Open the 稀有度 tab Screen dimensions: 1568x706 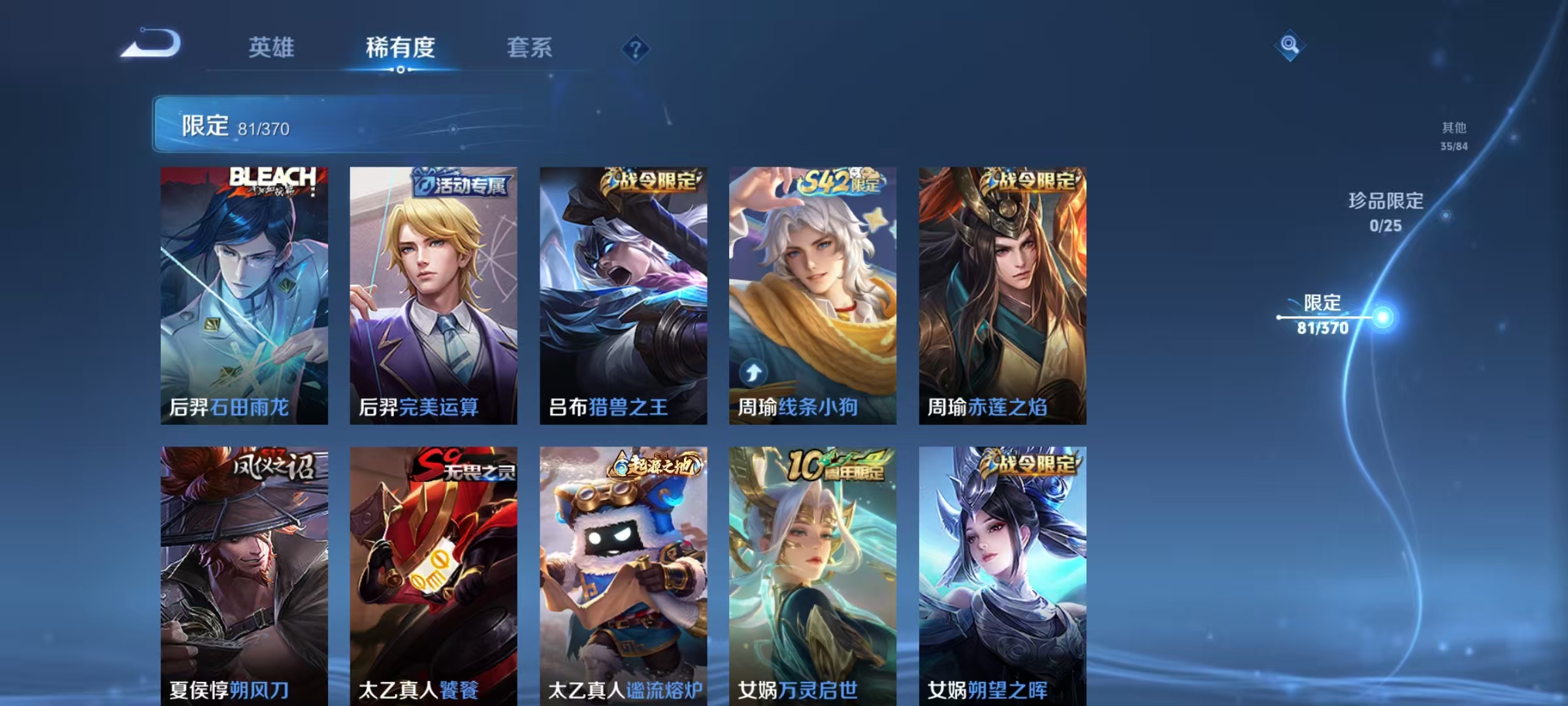pyautogui.click(x=400, y=47)
